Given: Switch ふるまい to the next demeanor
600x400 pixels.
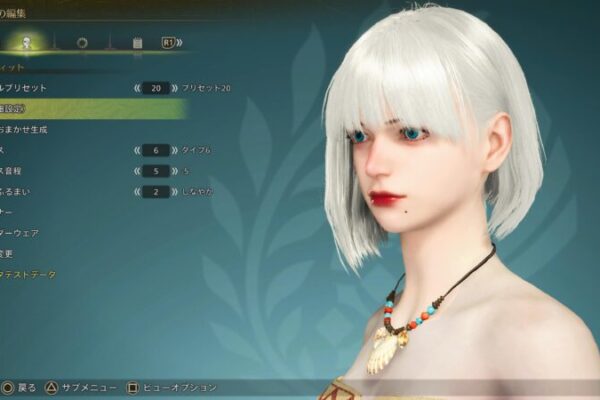Looking at the screenshot, I should [174, 191].
